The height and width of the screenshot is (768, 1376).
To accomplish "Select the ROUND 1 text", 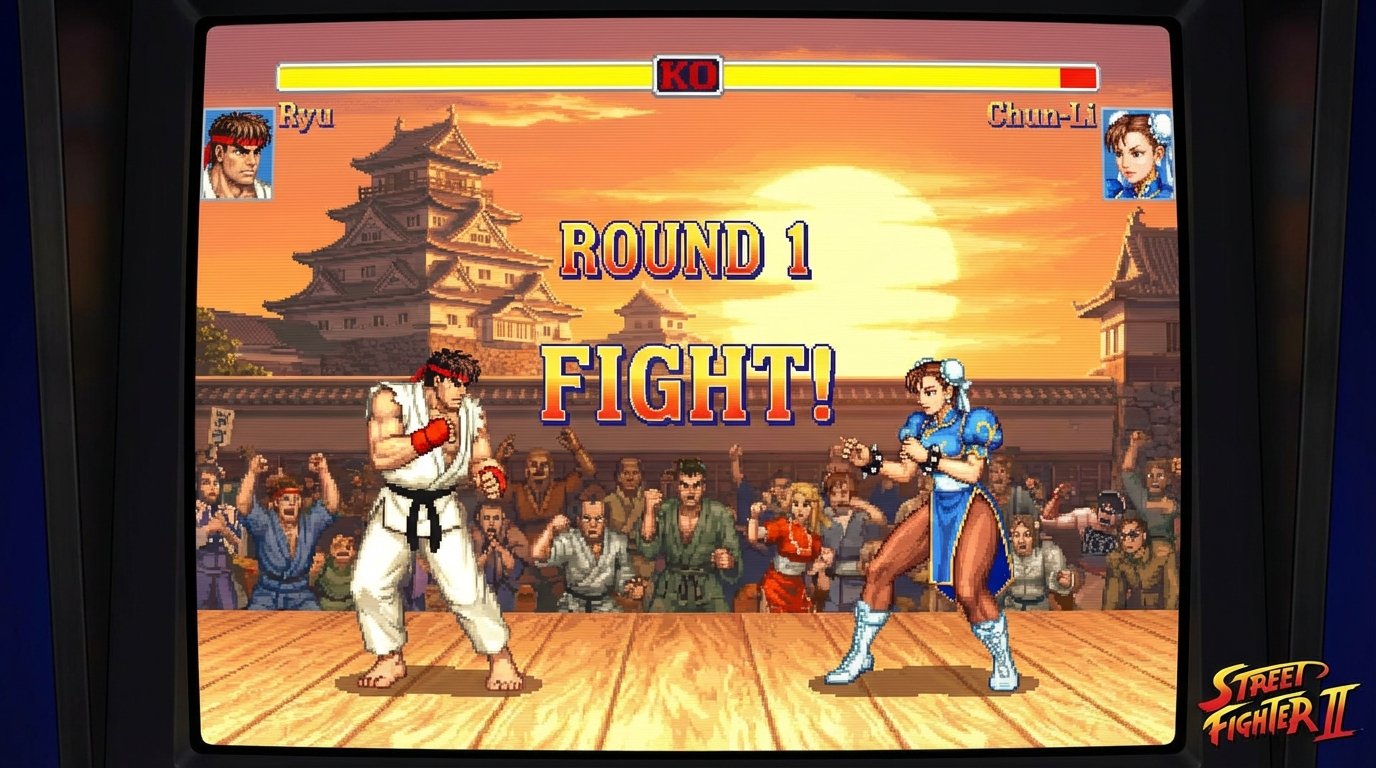I will pos(688,248).
